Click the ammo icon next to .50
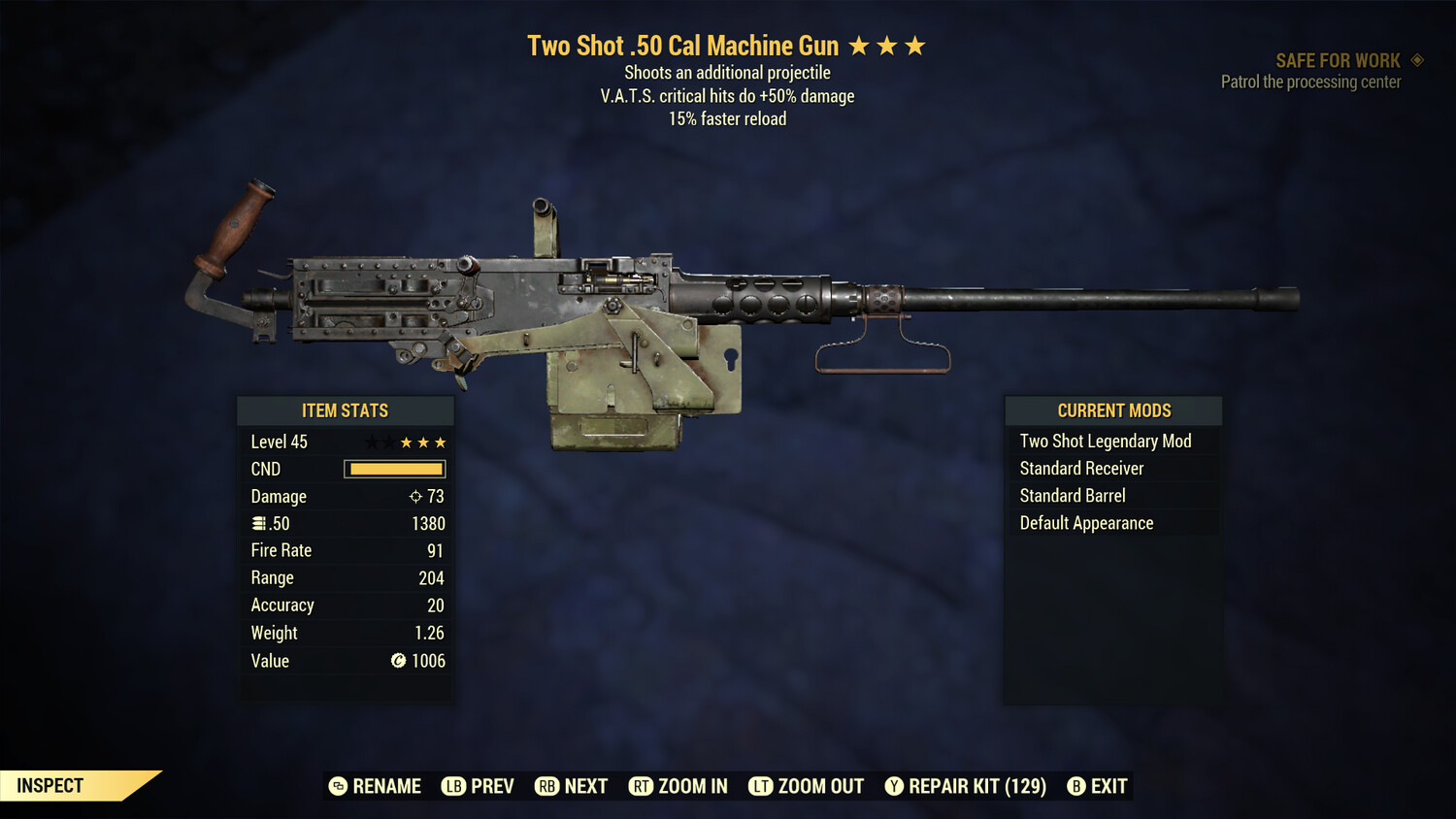Viewport: 1456px width, 819px height. (258, 523)
